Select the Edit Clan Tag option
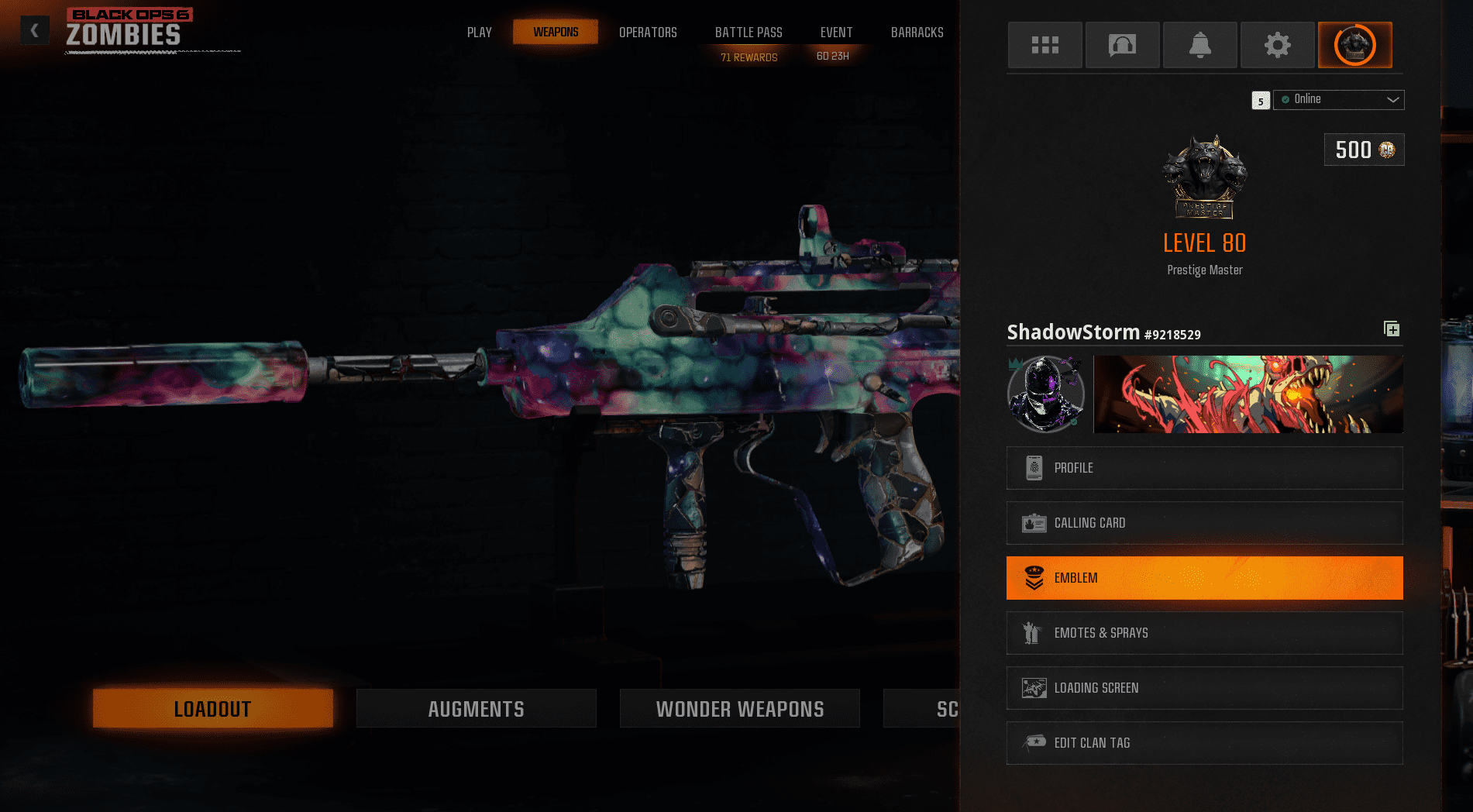Viewport: 1473px width, 812px height. coord(1204,742)
